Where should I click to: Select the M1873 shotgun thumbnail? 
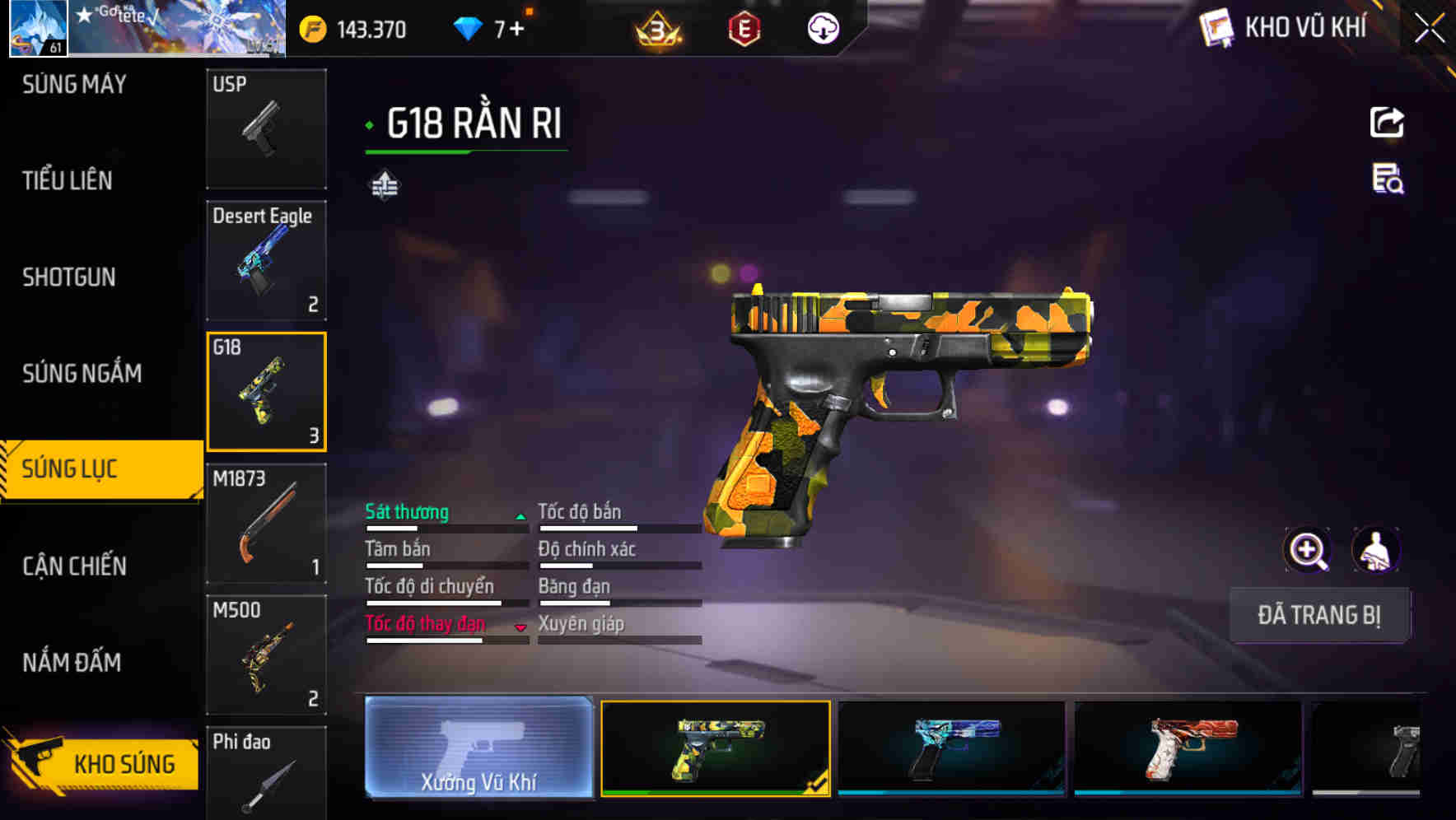[x=265, y=523]
